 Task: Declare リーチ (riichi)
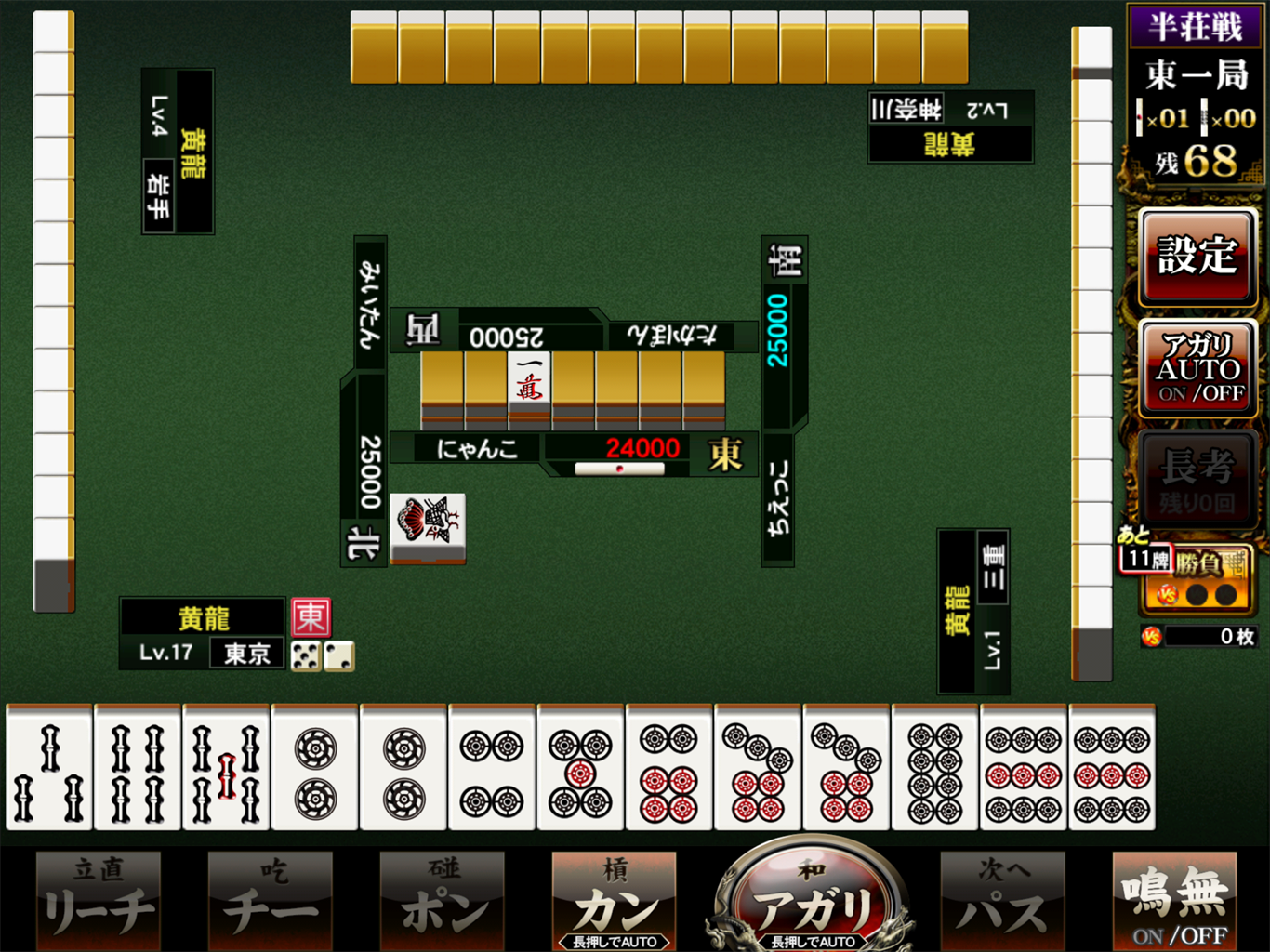point(99,899)
